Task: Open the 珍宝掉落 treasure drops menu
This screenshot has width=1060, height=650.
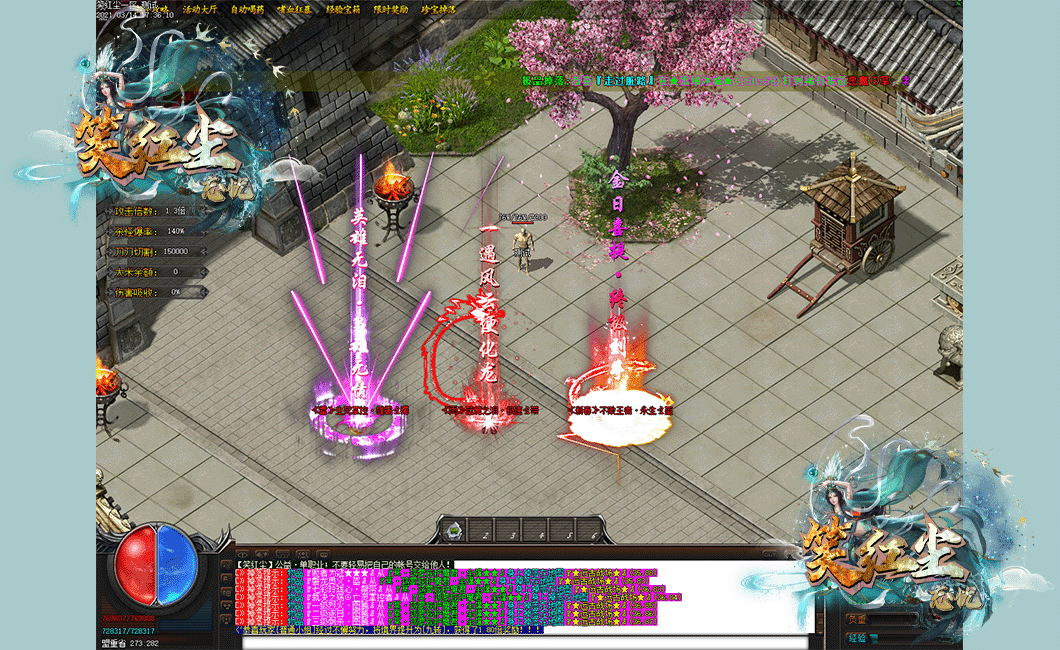Action: click(x=438, y=9)
